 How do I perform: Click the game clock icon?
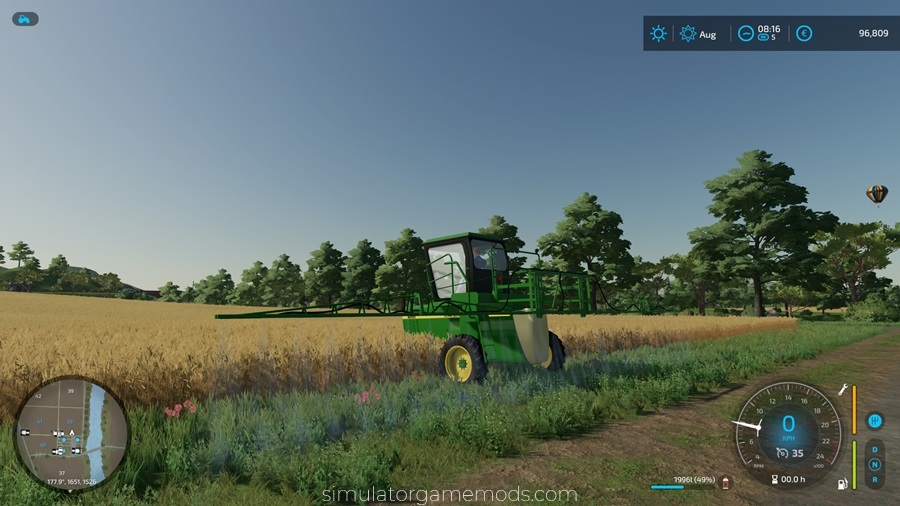746,33
